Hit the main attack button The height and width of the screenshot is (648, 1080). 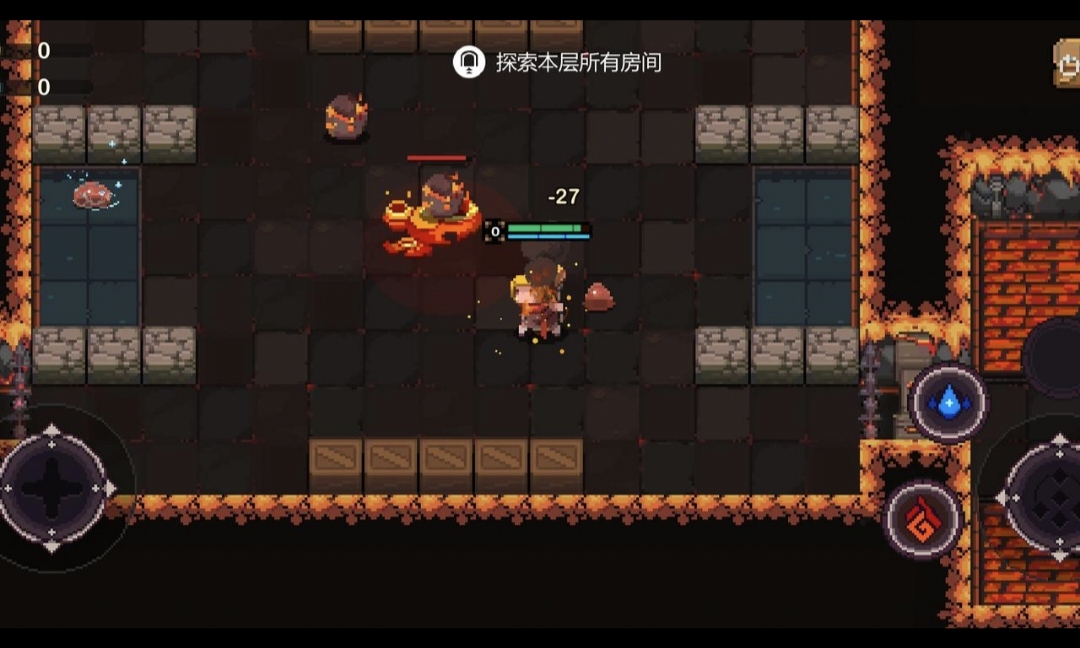pos(1052,495)
